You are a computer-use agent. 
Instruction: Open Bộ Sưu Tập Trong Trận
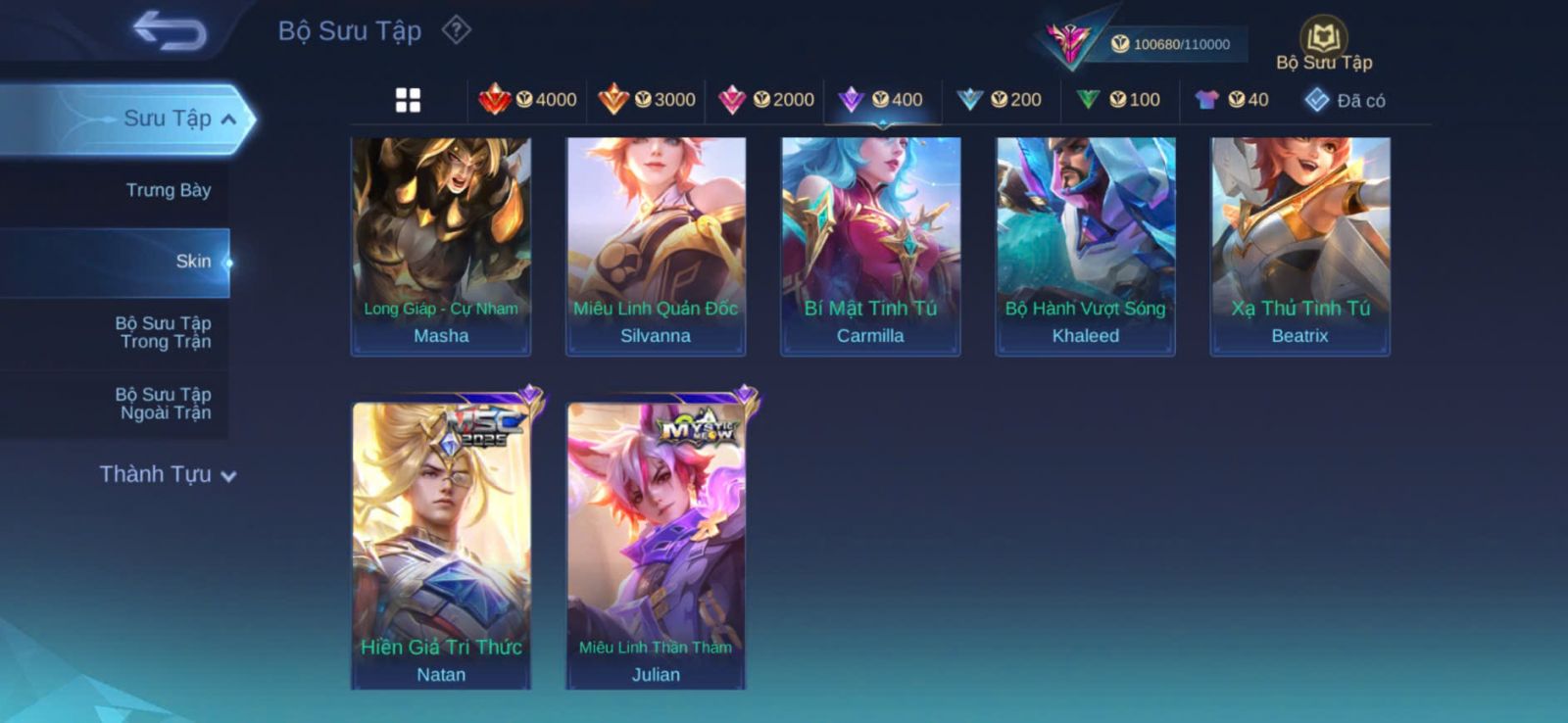[163, 332]
